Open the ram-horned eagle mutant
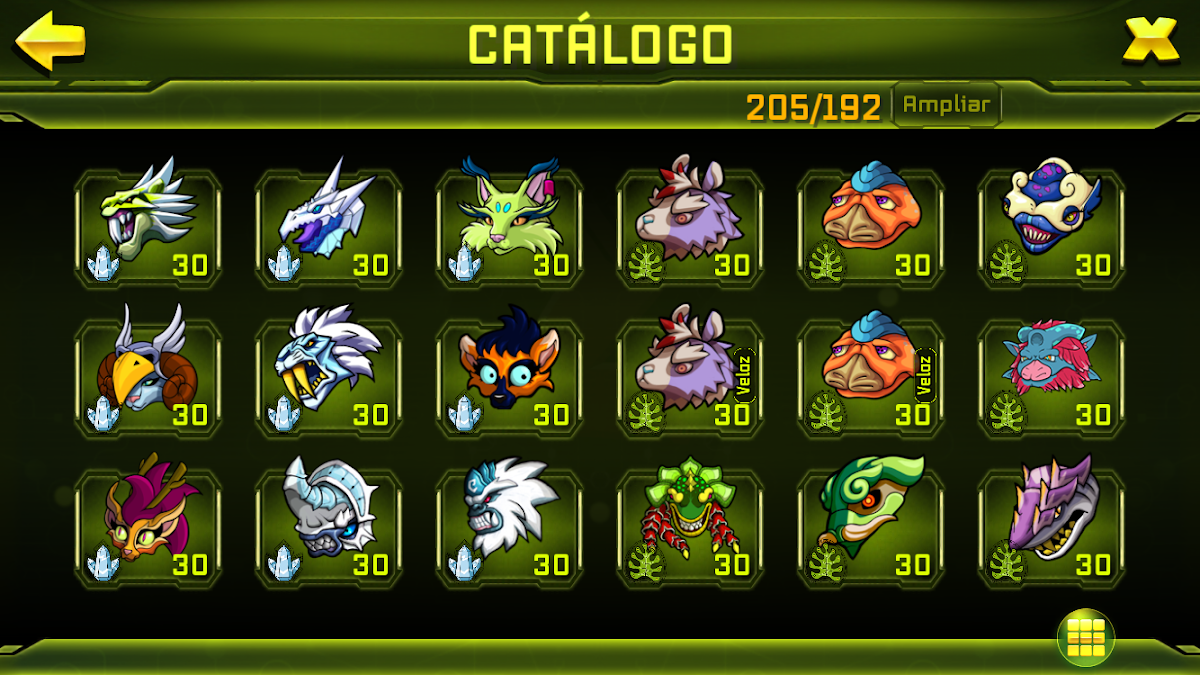This screenshot has width=1200, height=675. [148, 377]
